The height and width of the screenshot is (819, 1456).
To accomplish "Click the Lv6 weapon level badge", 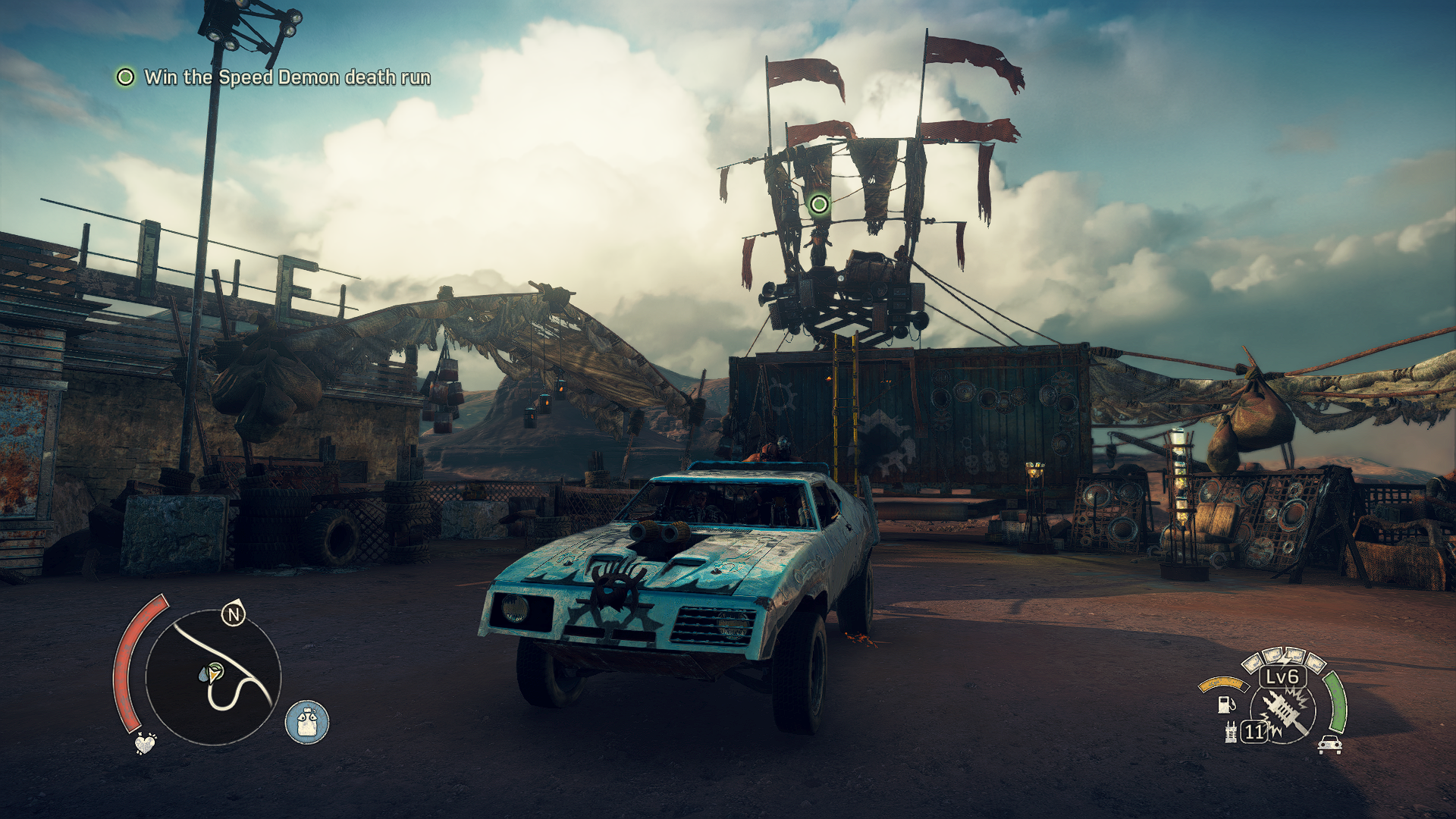I will point(1282,676).
